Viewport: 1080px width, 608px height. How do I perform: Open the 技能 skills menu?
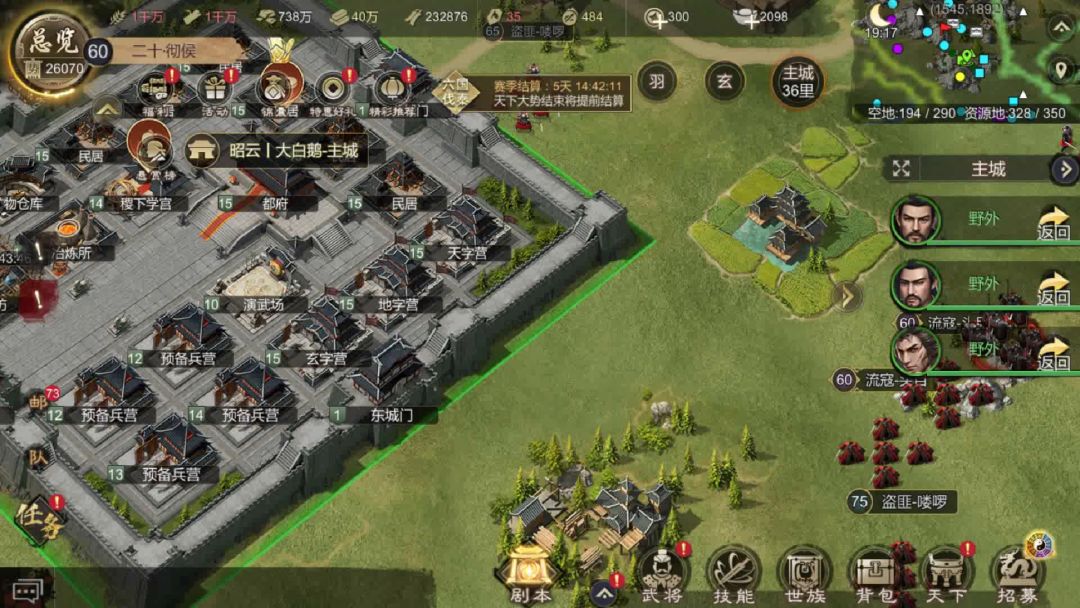733,574
